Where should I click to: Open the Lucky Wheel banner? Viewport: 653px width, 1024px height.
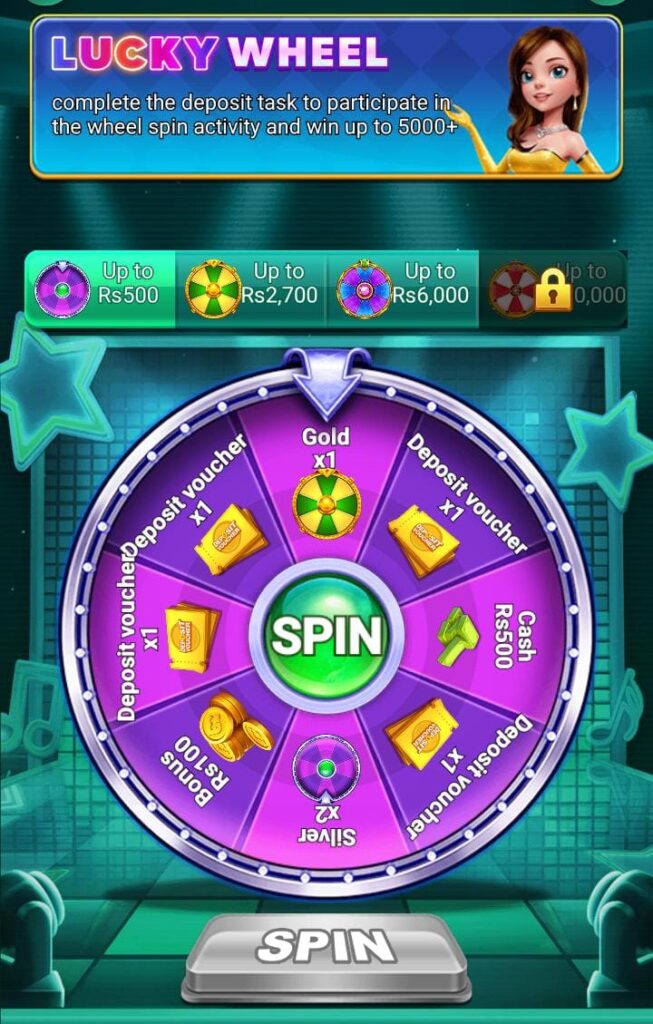coord(326,95)
